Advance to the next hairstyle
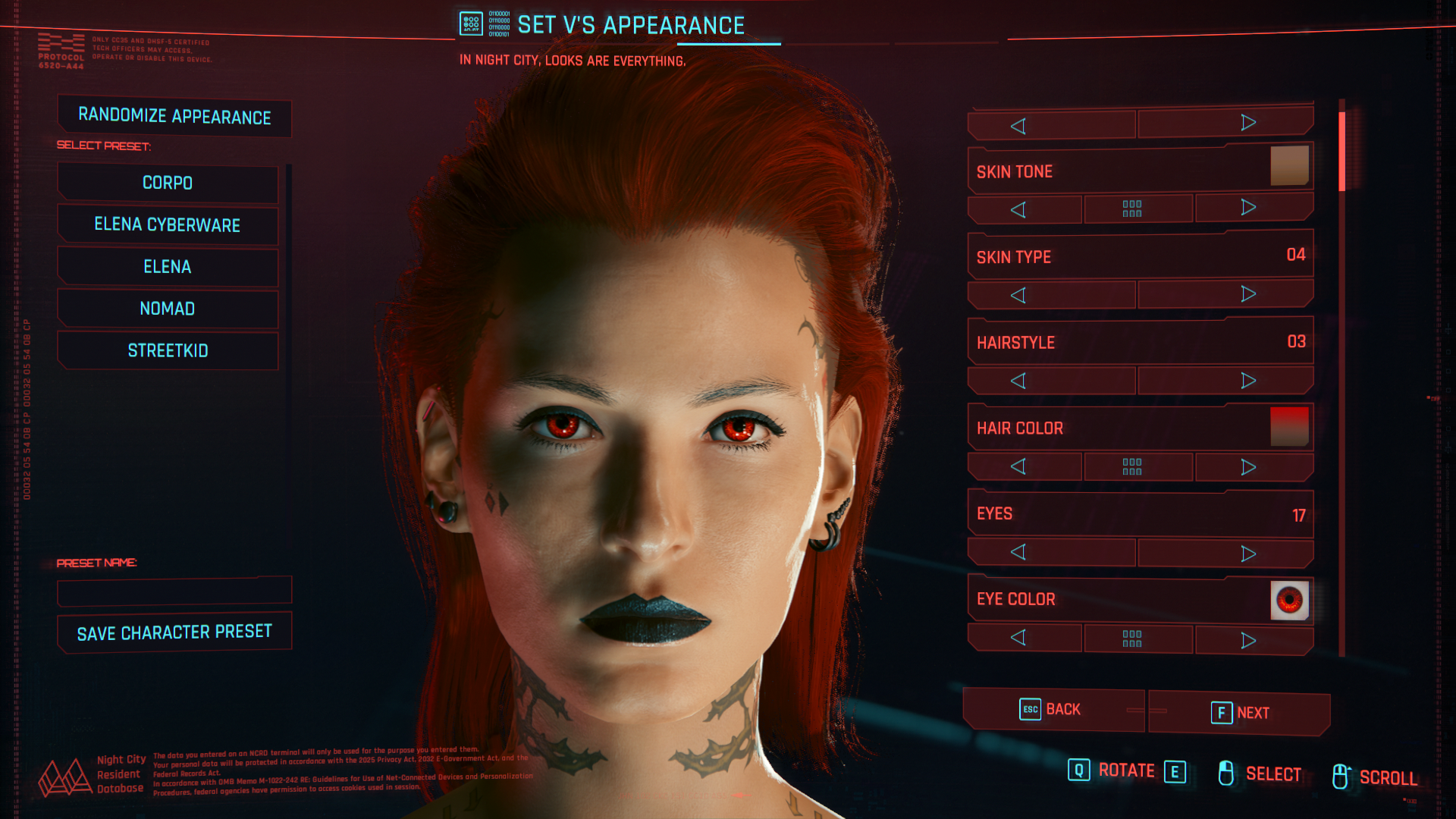The image size is (1456, 819). pos(1248,381)
